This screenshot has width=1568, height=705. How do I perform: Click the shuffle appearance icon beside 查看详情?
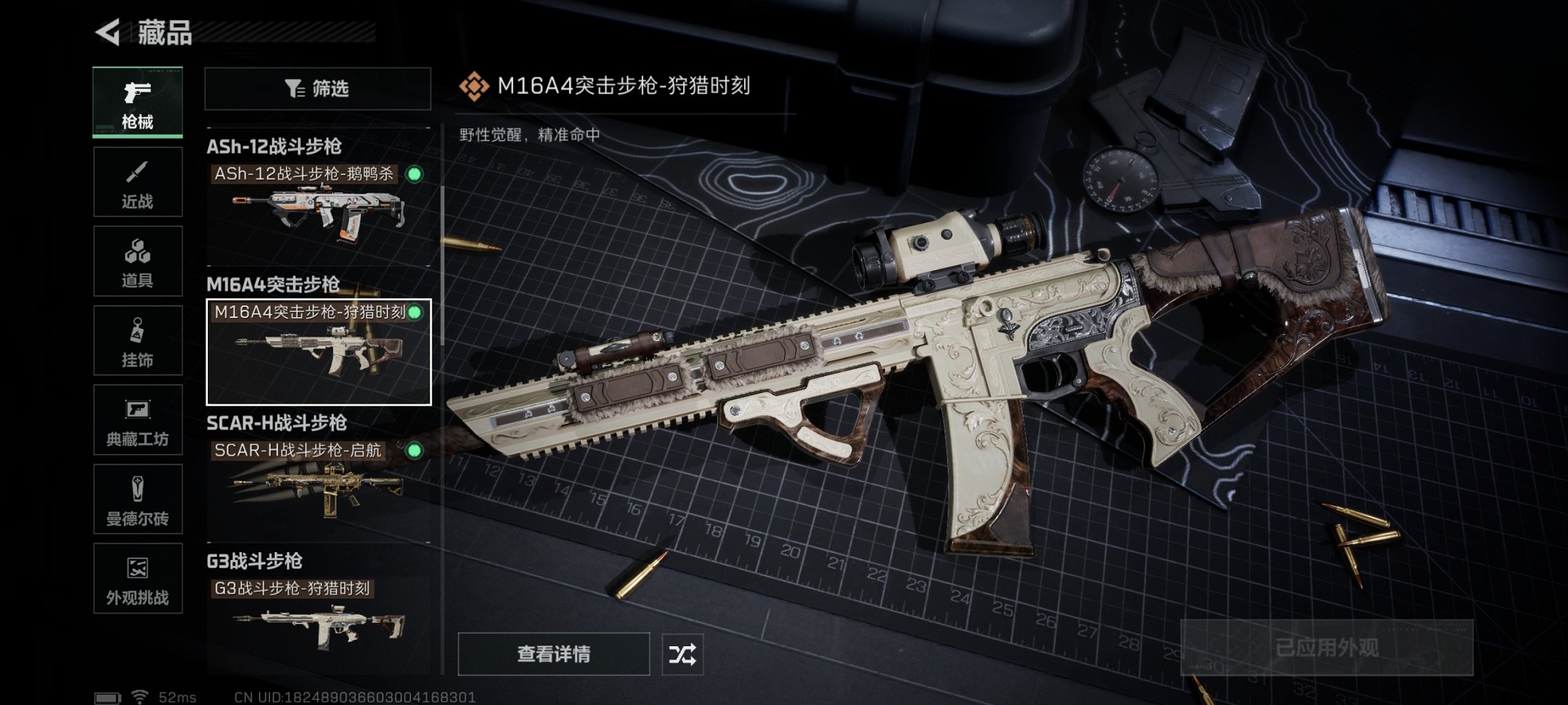[x=682, y=652]
